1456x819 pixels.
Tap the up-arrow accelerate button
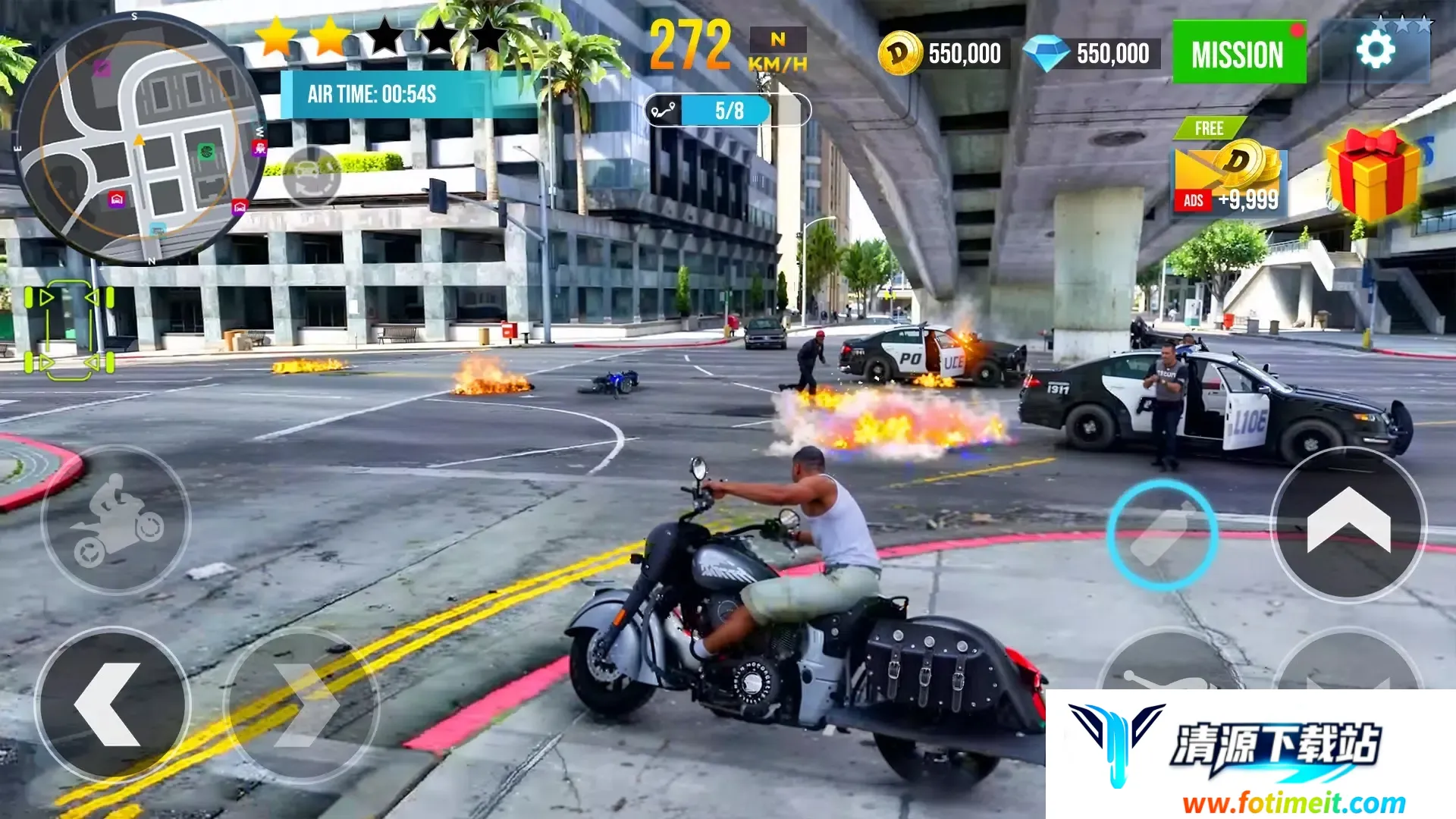[x=1348, y=525]
